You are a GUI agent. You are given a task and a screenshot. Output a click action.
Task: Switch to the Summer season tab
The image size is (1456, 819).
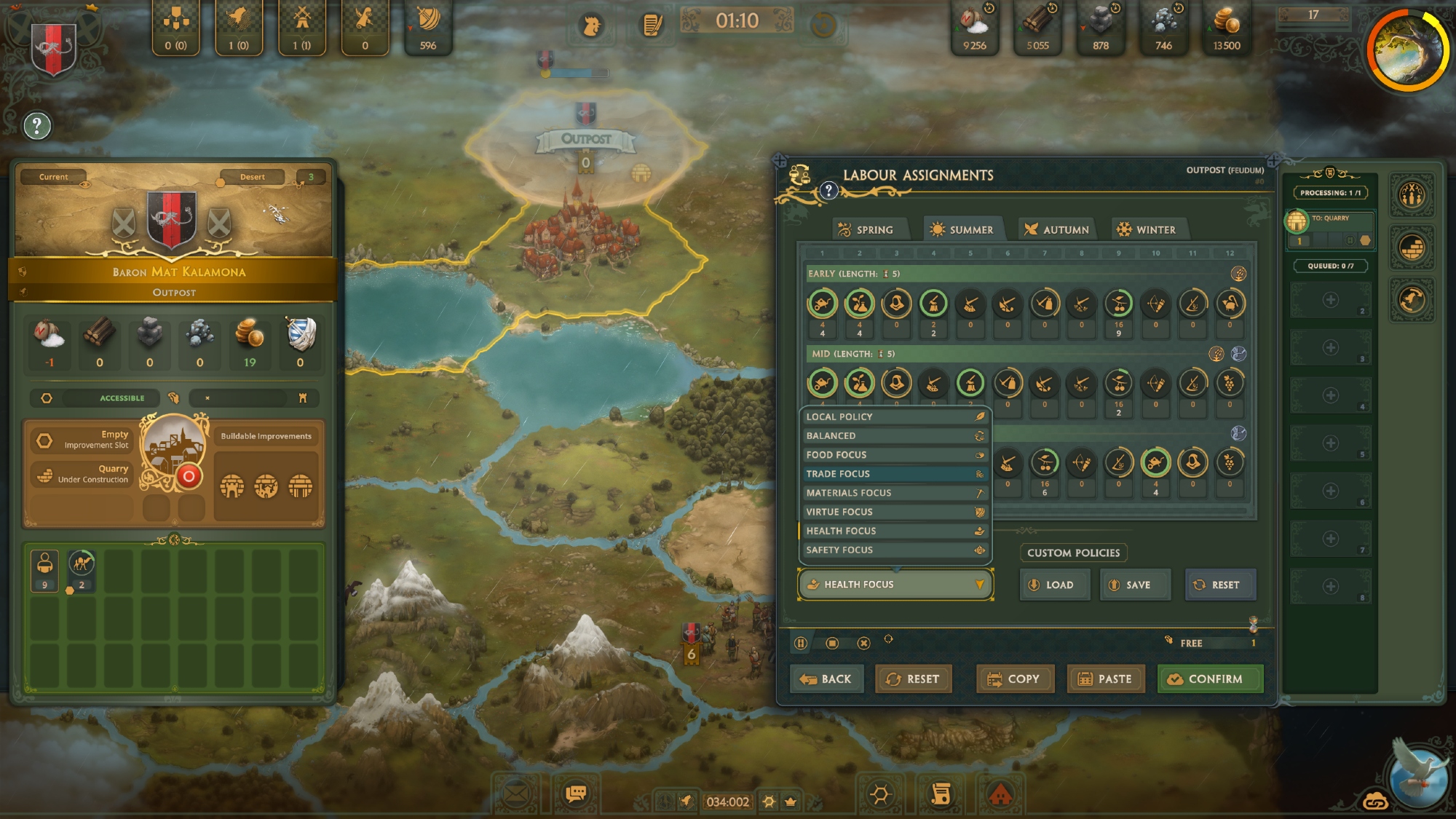(x=962, y=229)
